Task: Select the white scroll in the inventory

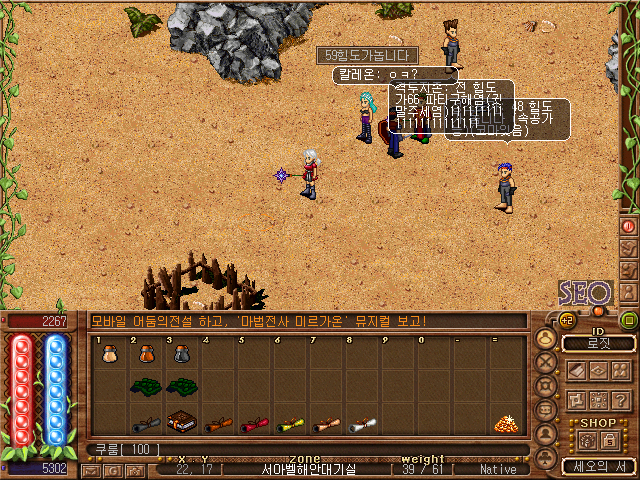Action: tap(362, 424)
